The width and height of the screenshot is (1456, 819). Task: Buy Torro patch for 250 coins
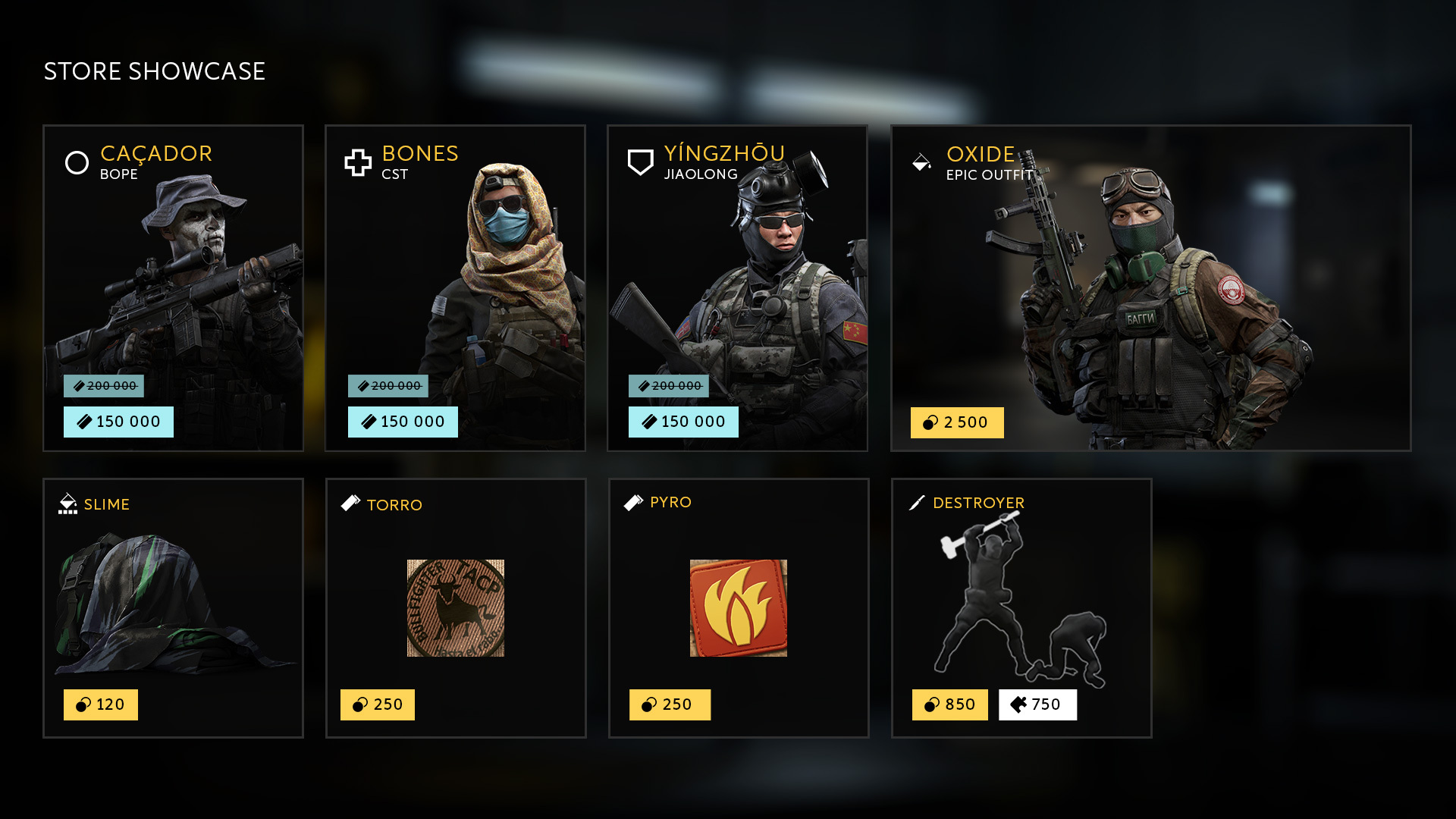click(378, 704)
